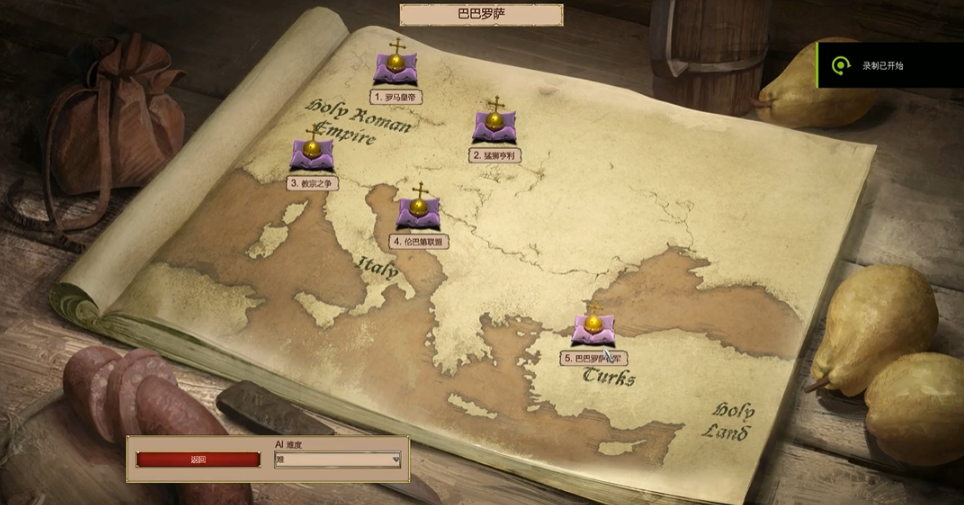The height and width of the screenshot is (505, 964).
Task: Choose scenario 2 猛狮亨利
Action: 495,127
